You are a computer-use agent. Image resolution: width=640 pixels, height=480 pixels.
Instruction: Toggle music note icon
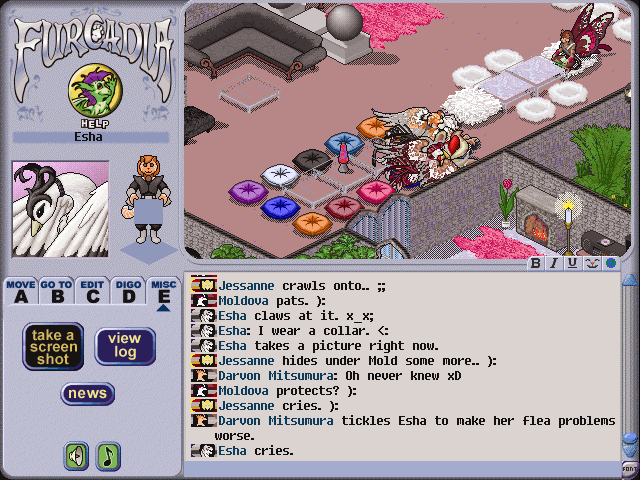click(x=108, y=456)
